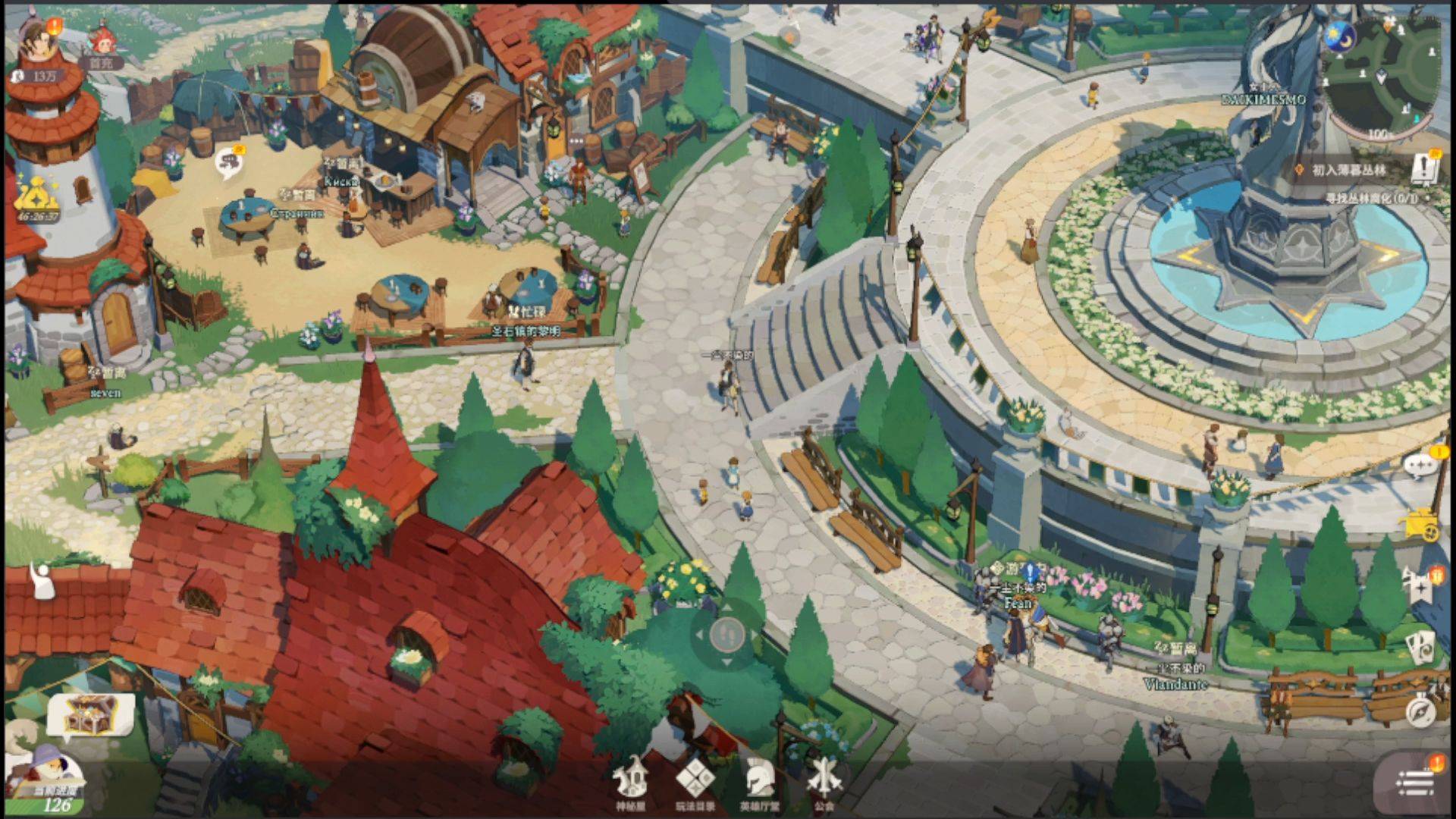This screenshot has width=1456, height=819.
Task: Open the chat speech bubble
Action: [x=1421, y=465]
